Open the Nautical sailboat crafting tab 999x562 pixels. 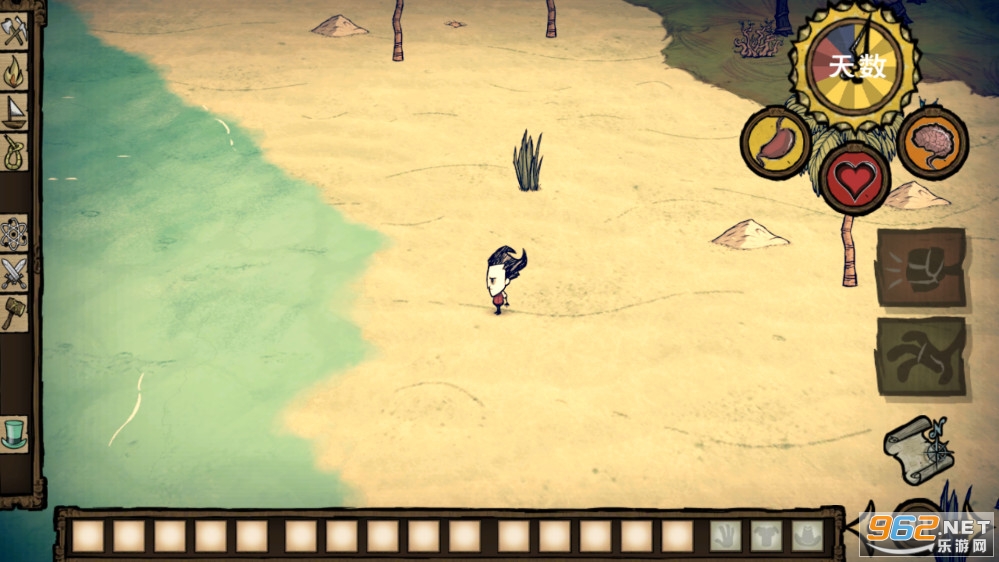tap(14, 110)
